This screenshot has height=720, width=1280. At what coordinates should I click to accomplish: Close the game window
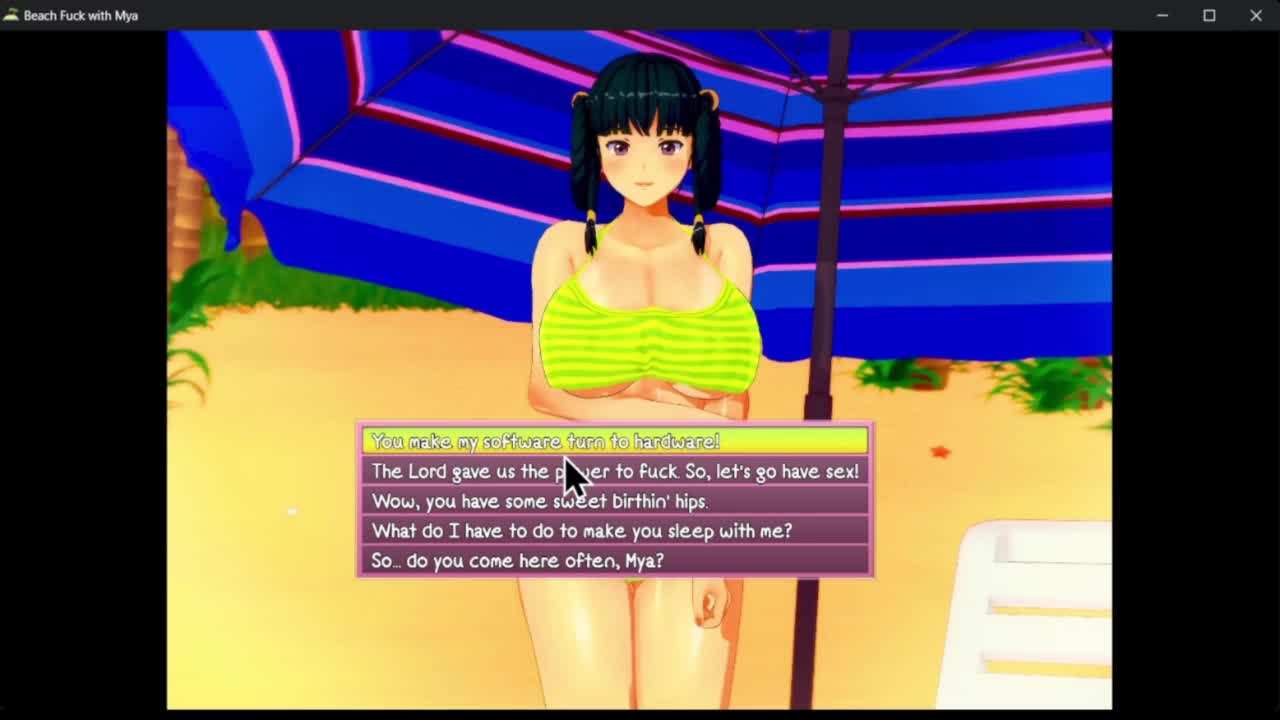(x=1256, y=15)
